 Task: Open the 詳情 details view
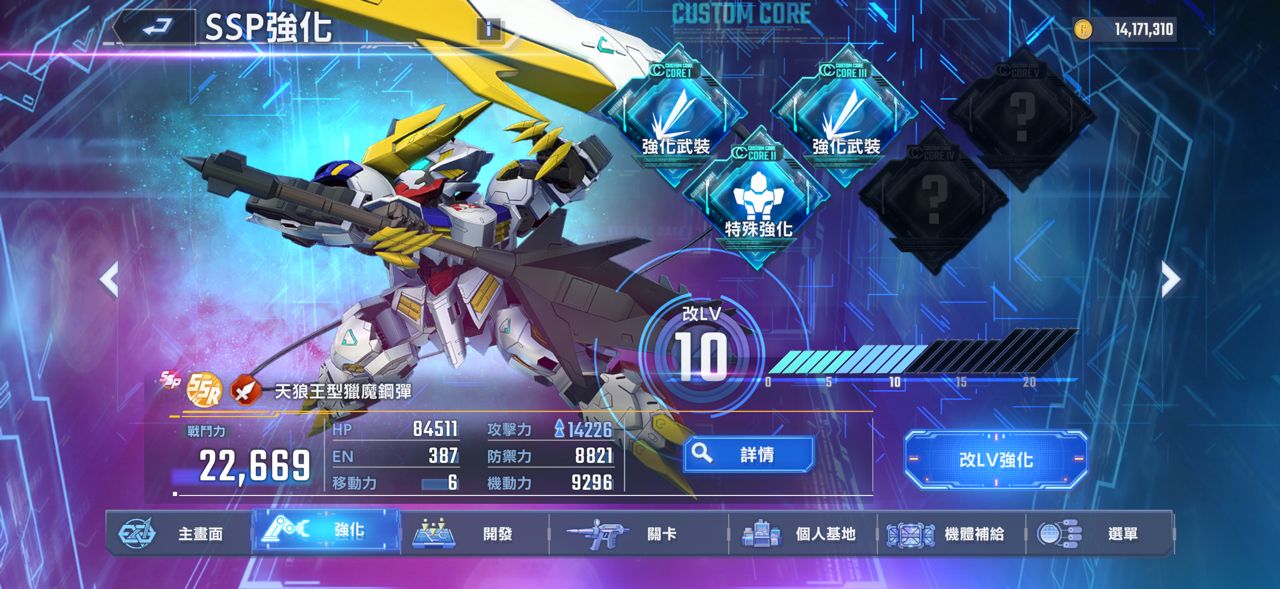pyautogui.click(x=748, y=454)
